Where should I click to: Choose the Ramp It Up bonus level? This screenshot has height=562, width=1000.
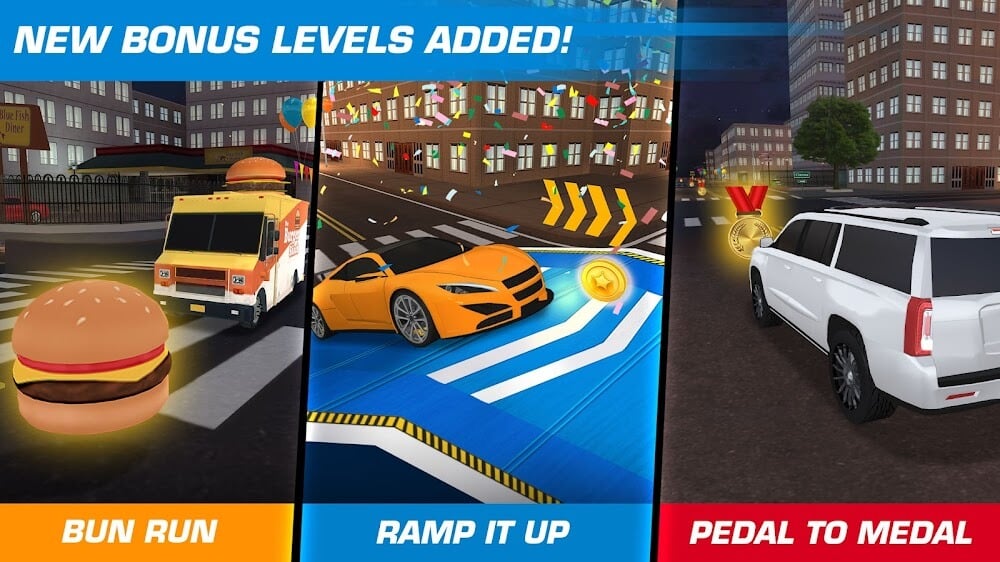[473, 531]
